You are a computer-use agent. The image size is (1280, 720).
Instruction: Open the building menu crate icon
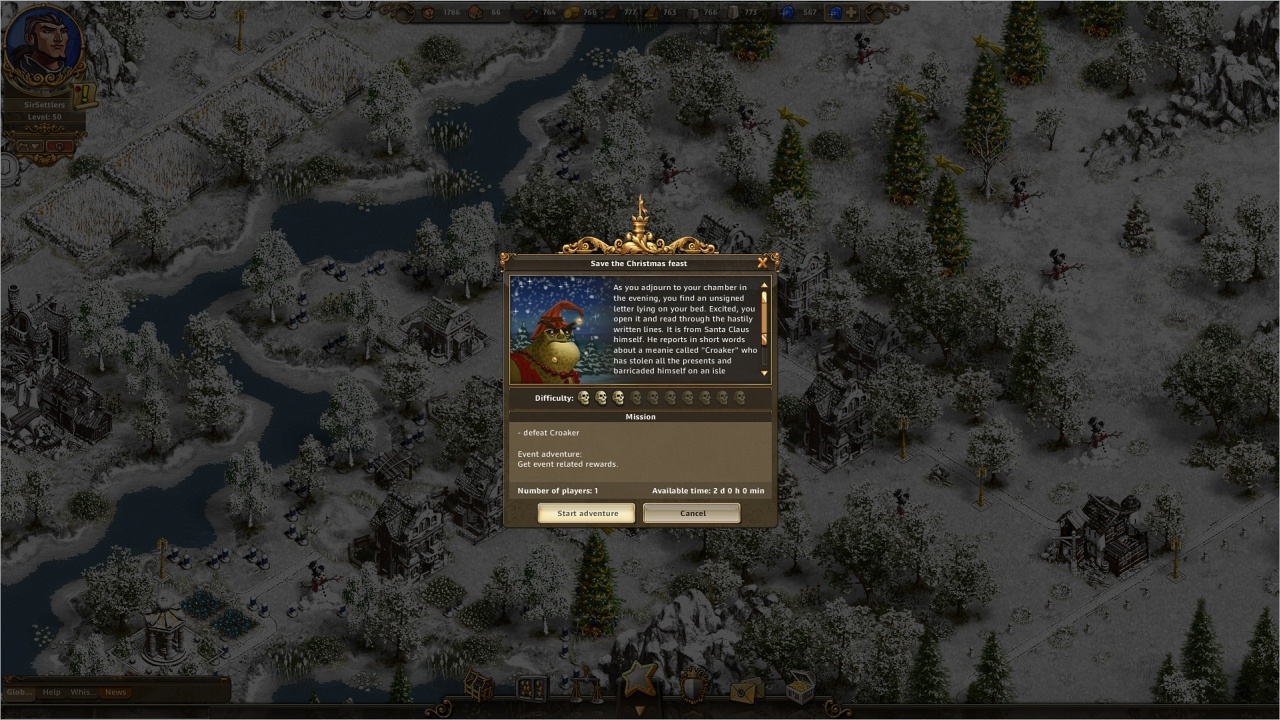[x=478, y=685]
